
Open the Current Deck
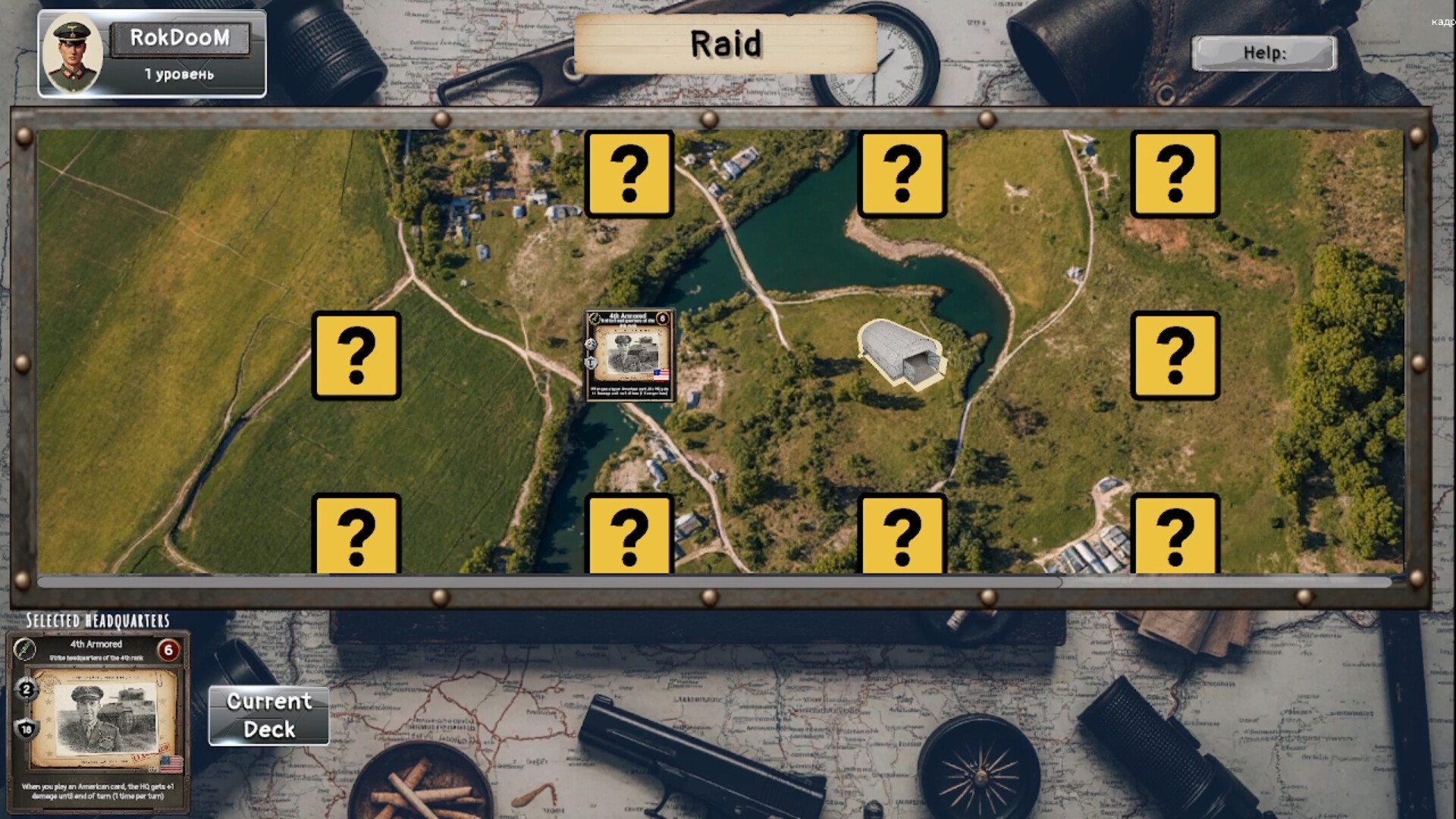268,714
